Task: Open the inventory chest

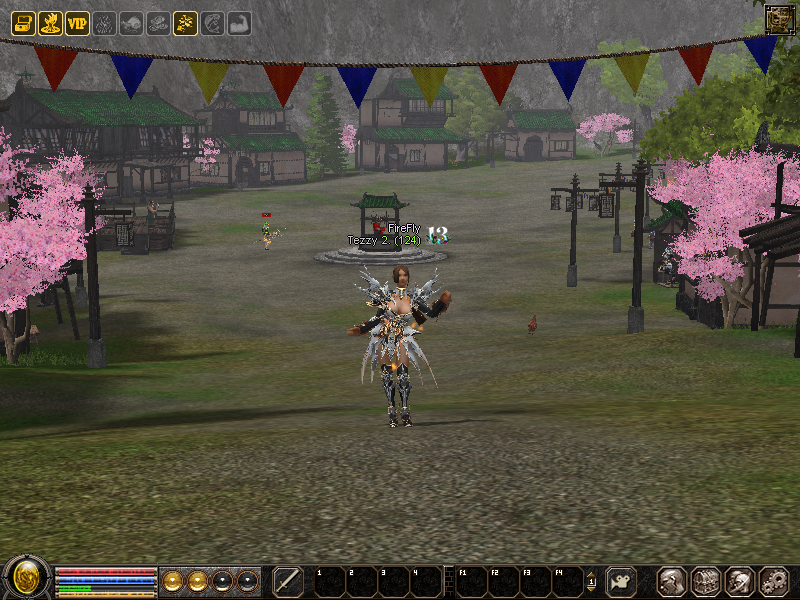Action: [705, 581]
